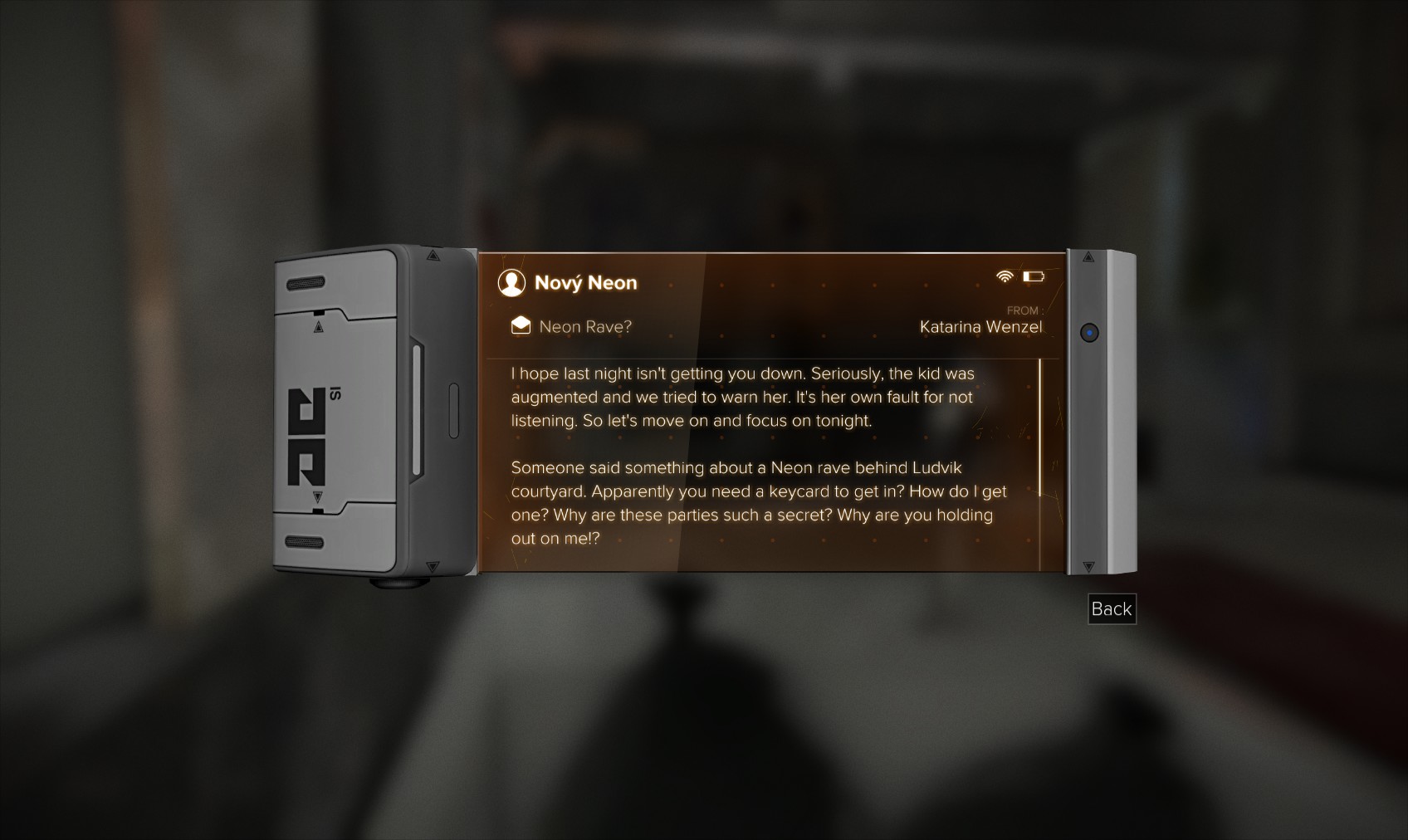Click the email message scrollbar
This screenshot has height=840, width=1408.
1039,427
